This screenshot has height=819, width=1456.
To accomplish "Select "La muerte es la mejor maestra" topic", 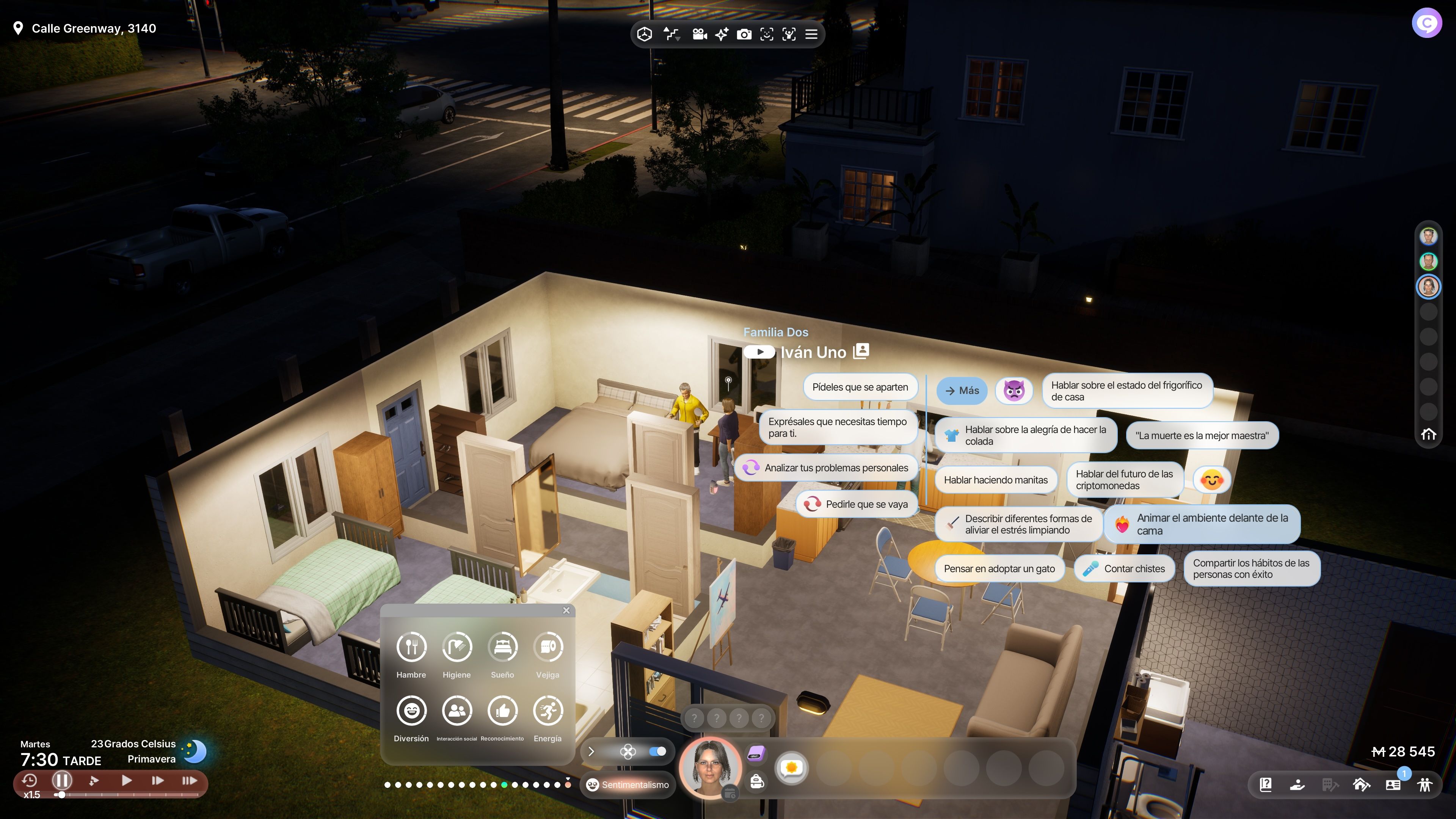I will click(x=1202, y=436).
